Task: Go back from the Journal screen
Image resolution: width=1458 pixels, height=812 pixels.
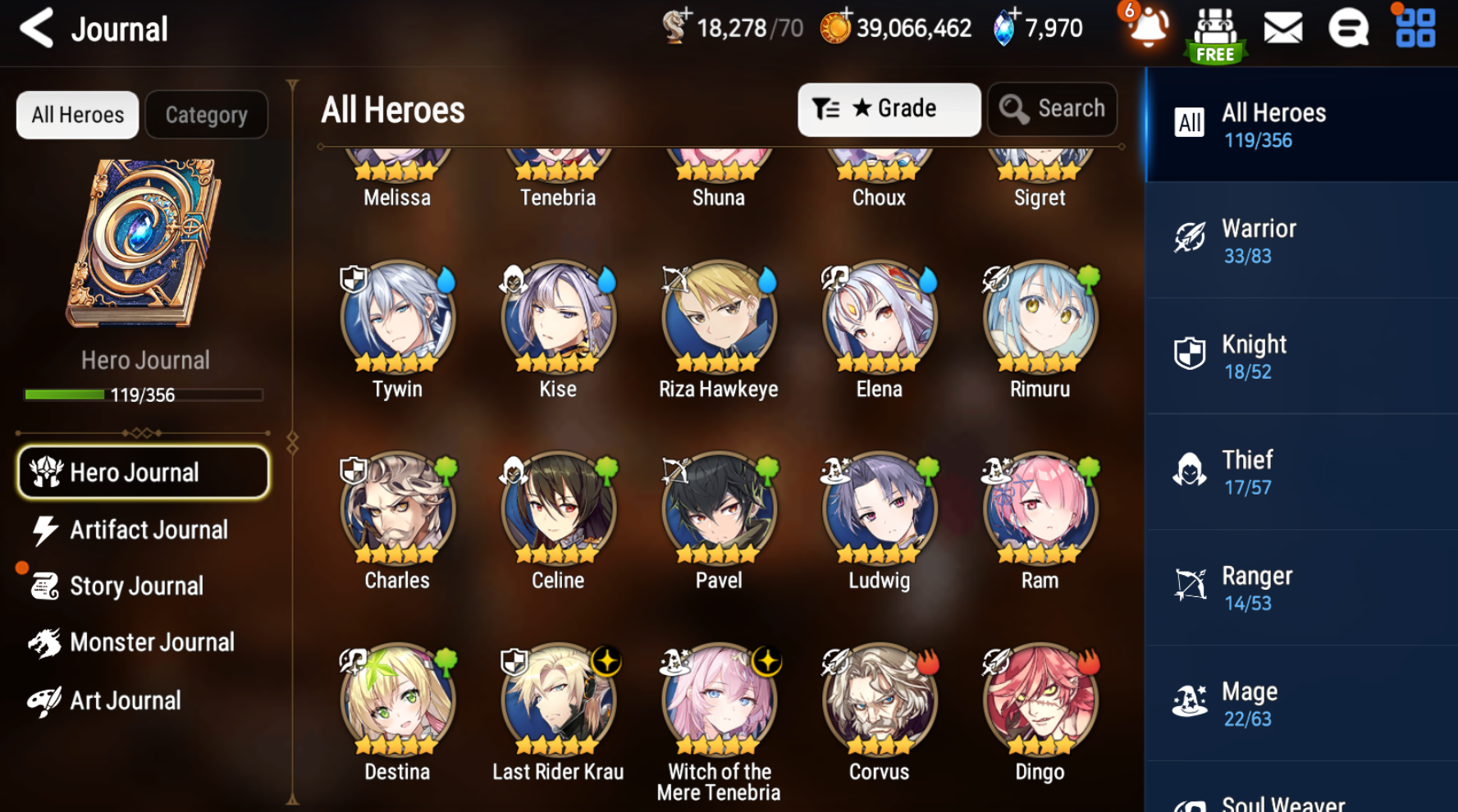Action: tap(37, 29)
